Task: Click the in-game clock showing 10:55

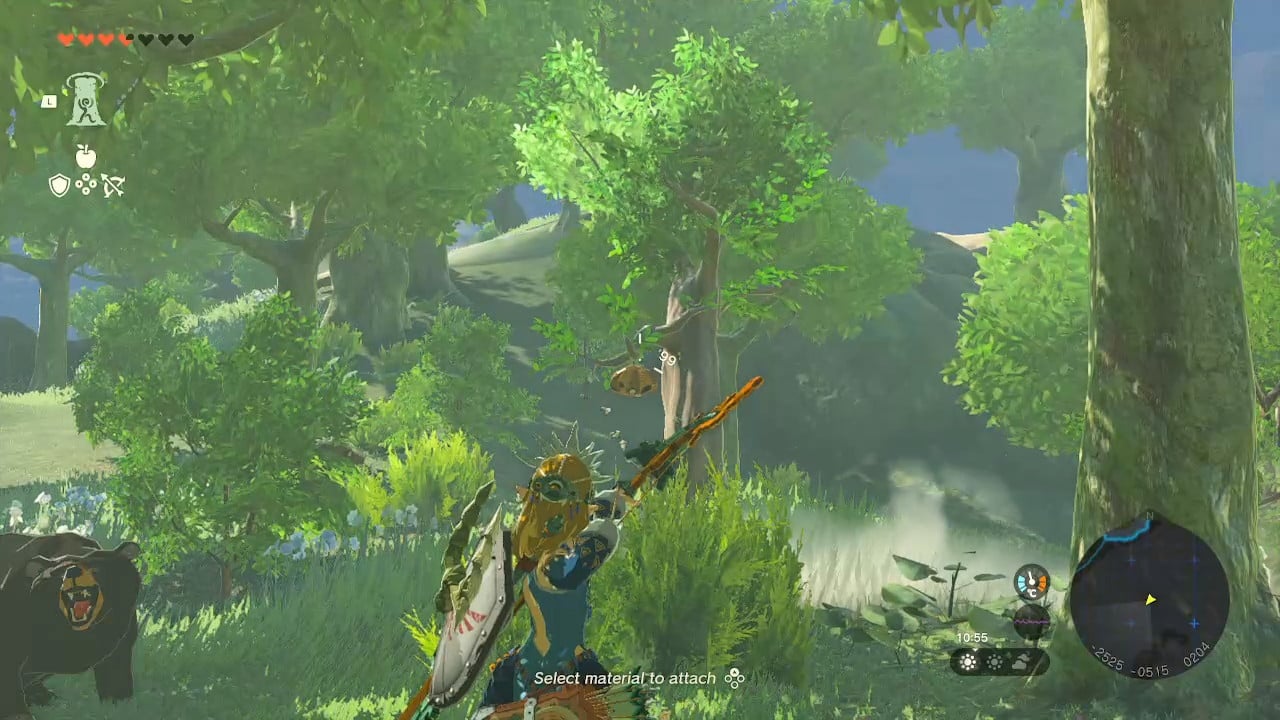Action: tap(972, 637)
